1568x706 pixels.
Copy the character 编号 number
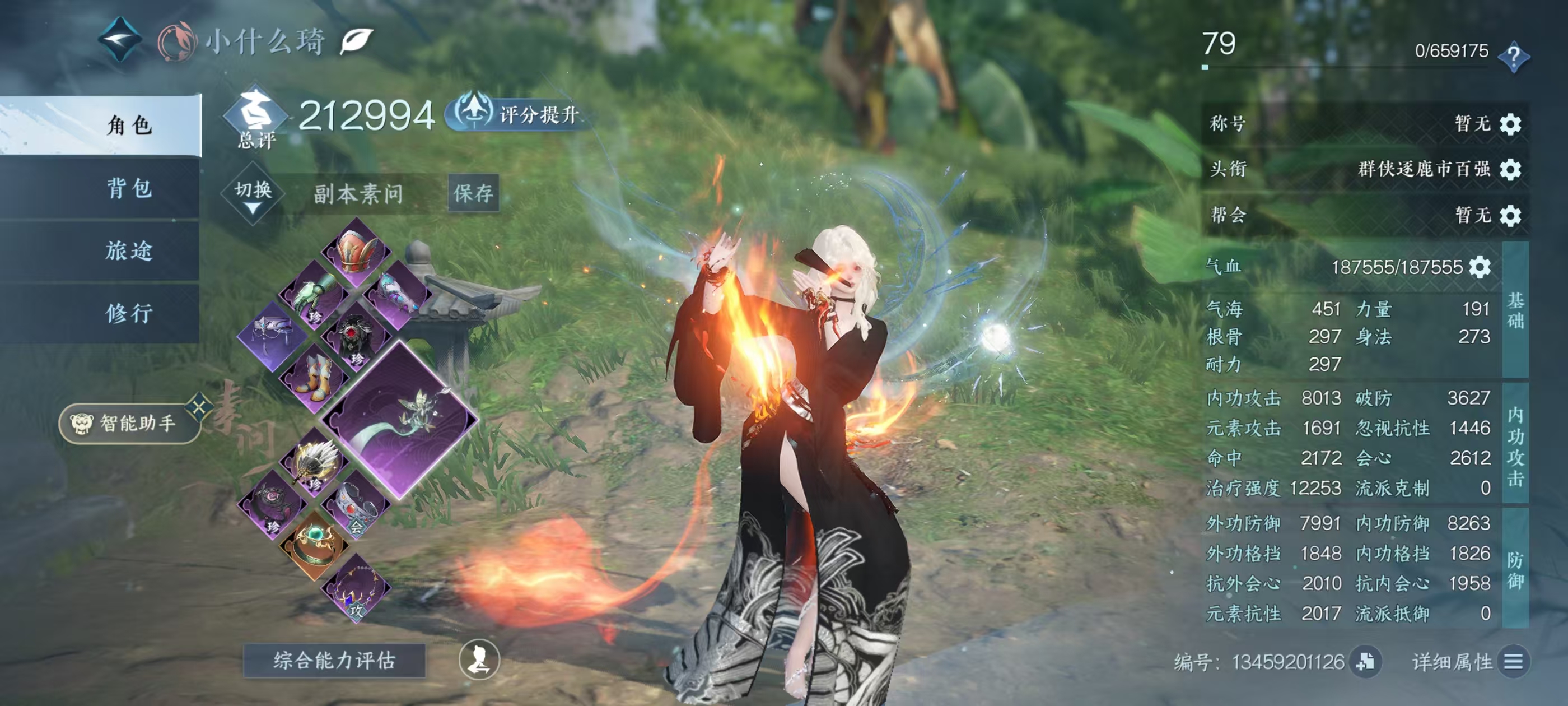click(1365, 661)
